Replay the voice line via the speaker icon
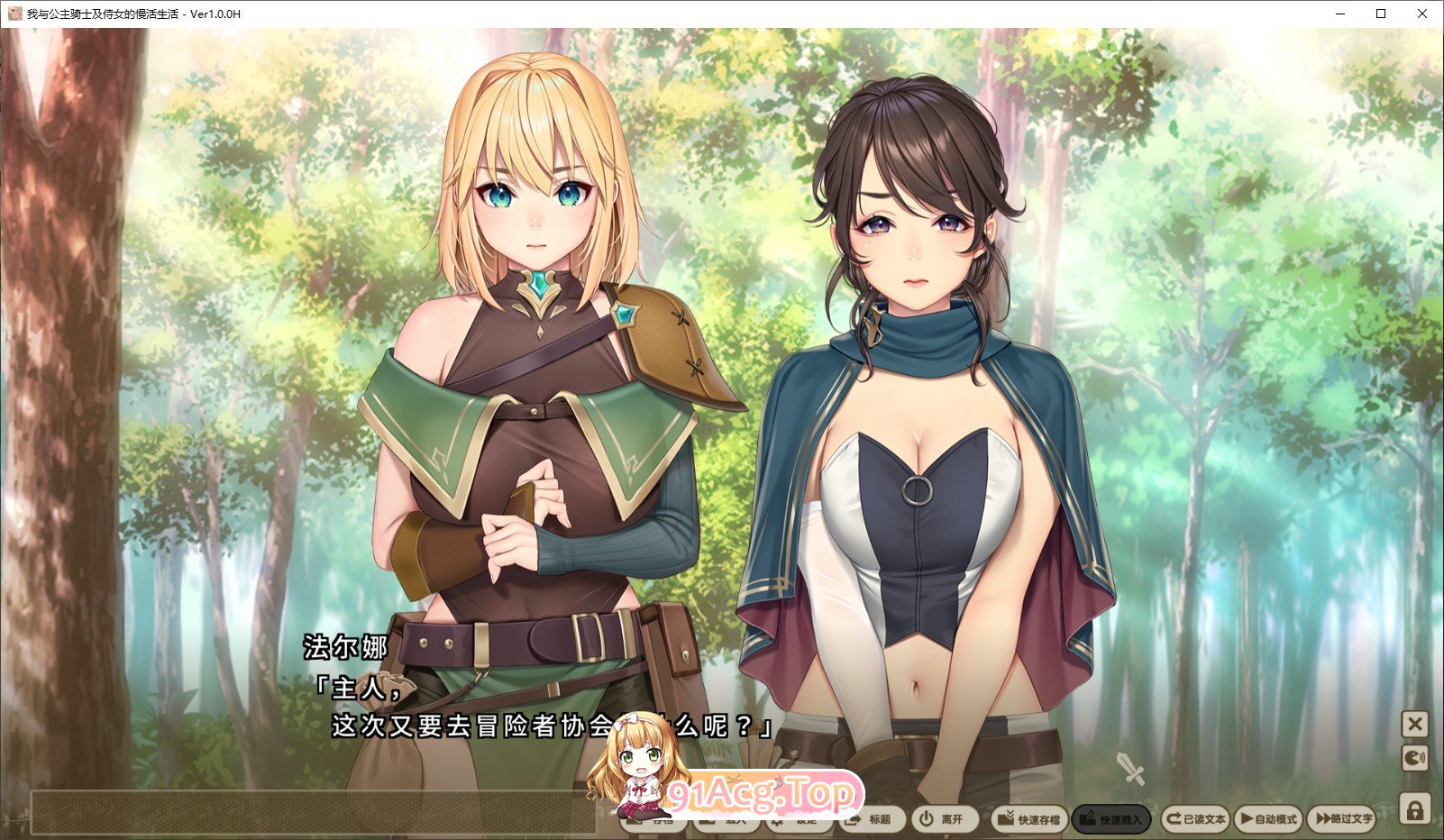1444x840 pixels. 1415,758
